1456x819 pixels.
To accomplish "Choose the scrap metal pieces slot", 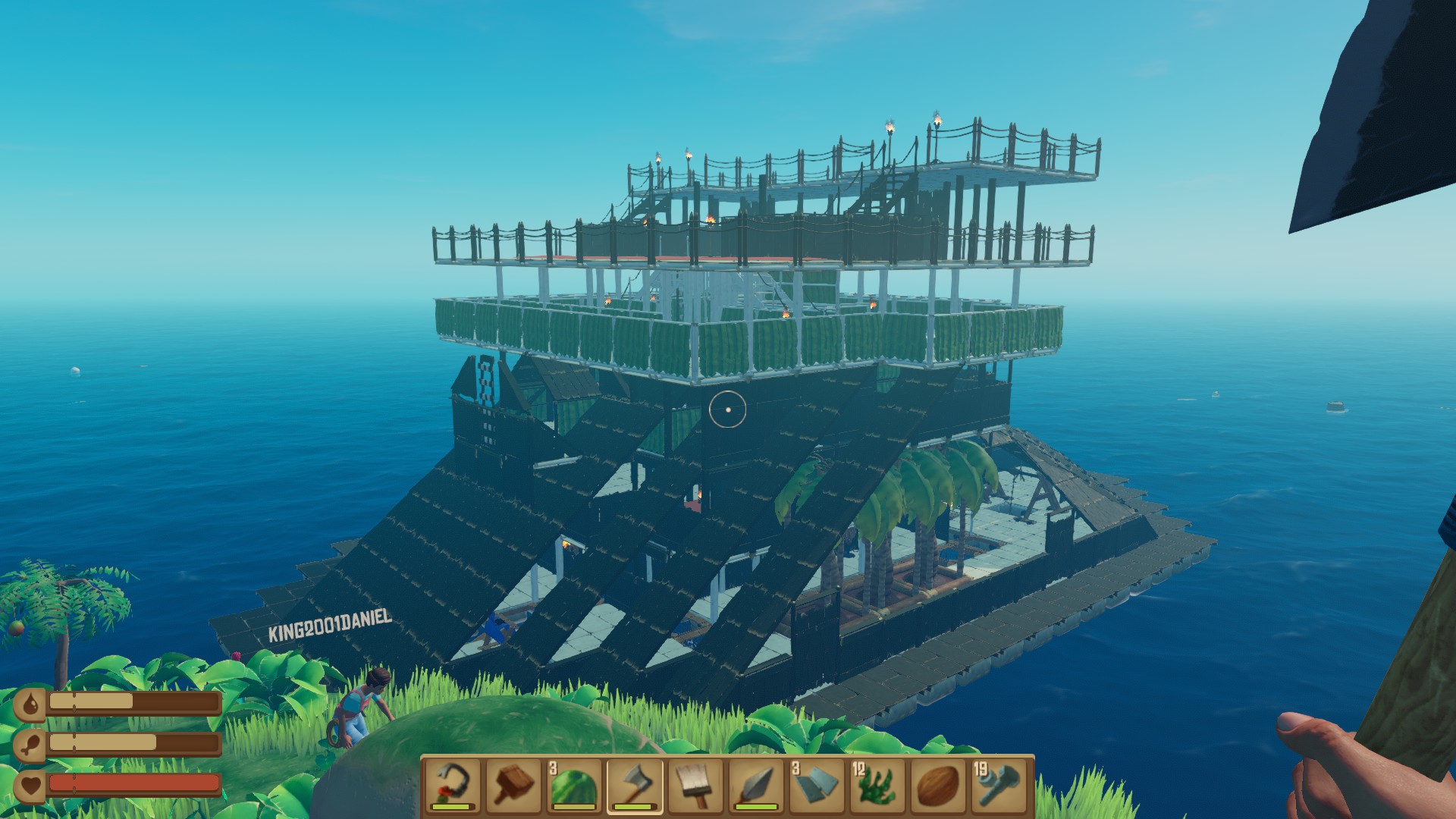I will (x=817, y=785).
